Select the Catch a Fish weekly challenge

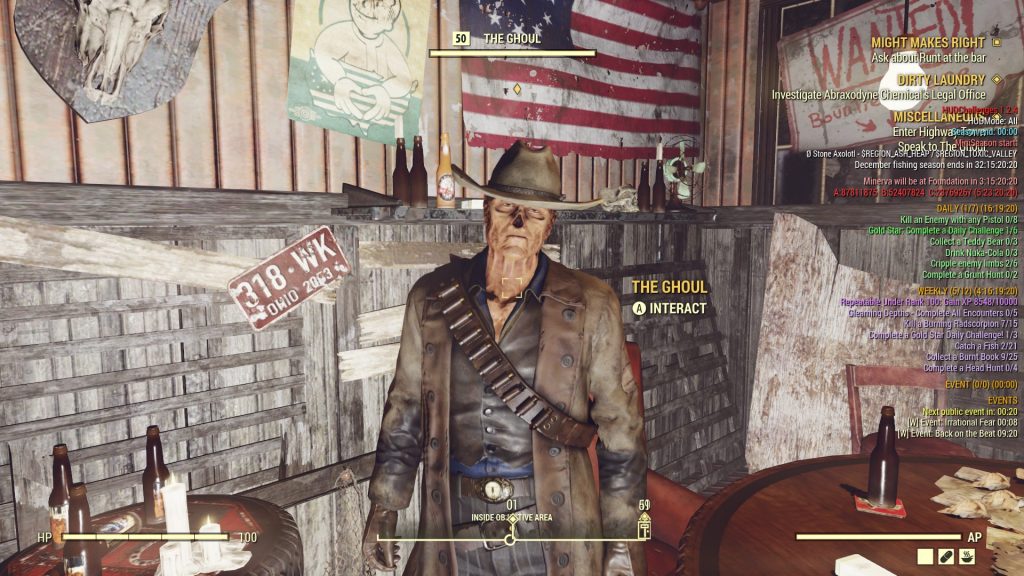click(979, 346)
